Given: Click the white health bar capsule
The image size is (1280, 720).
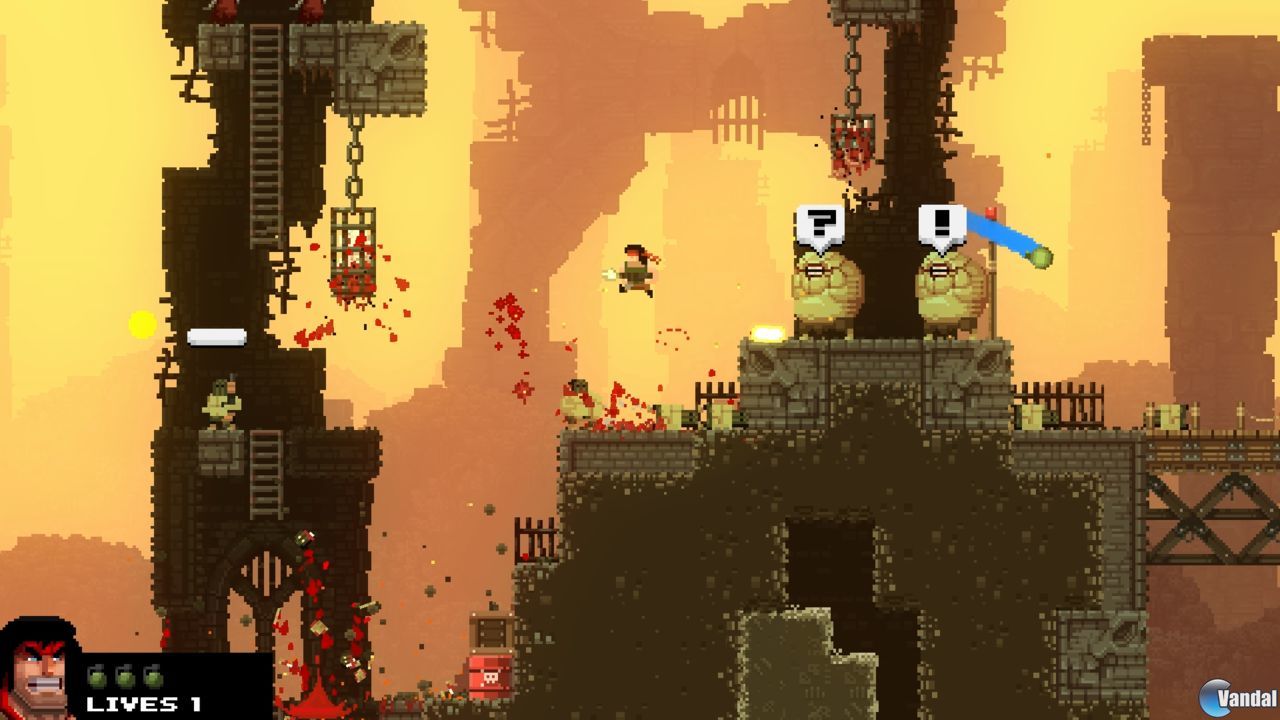Looking at the screenshot, I should click(x=215, y=335).
